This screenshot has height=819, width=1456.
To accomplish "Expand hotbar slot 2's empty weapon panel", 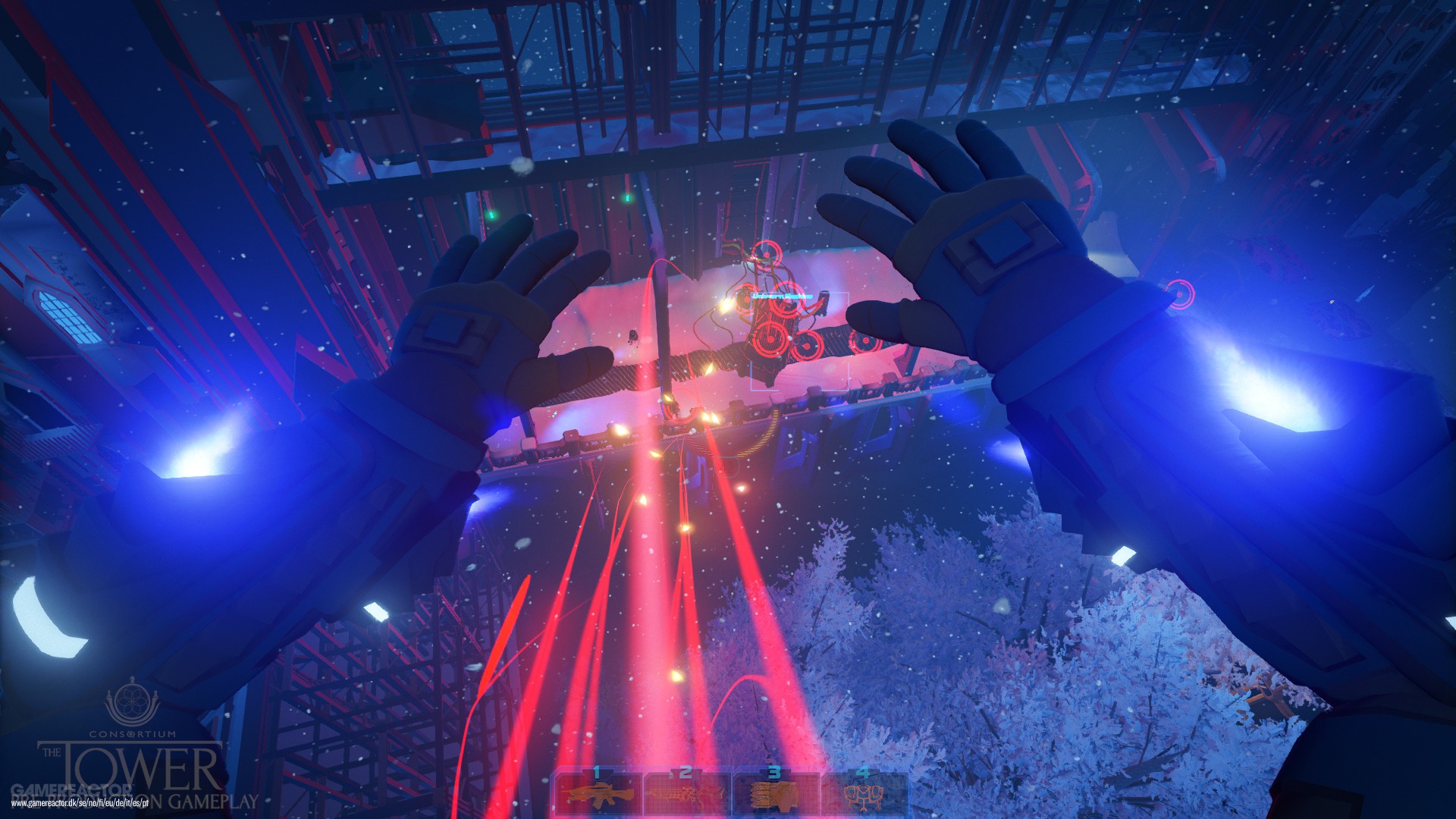I will [686, 796].
